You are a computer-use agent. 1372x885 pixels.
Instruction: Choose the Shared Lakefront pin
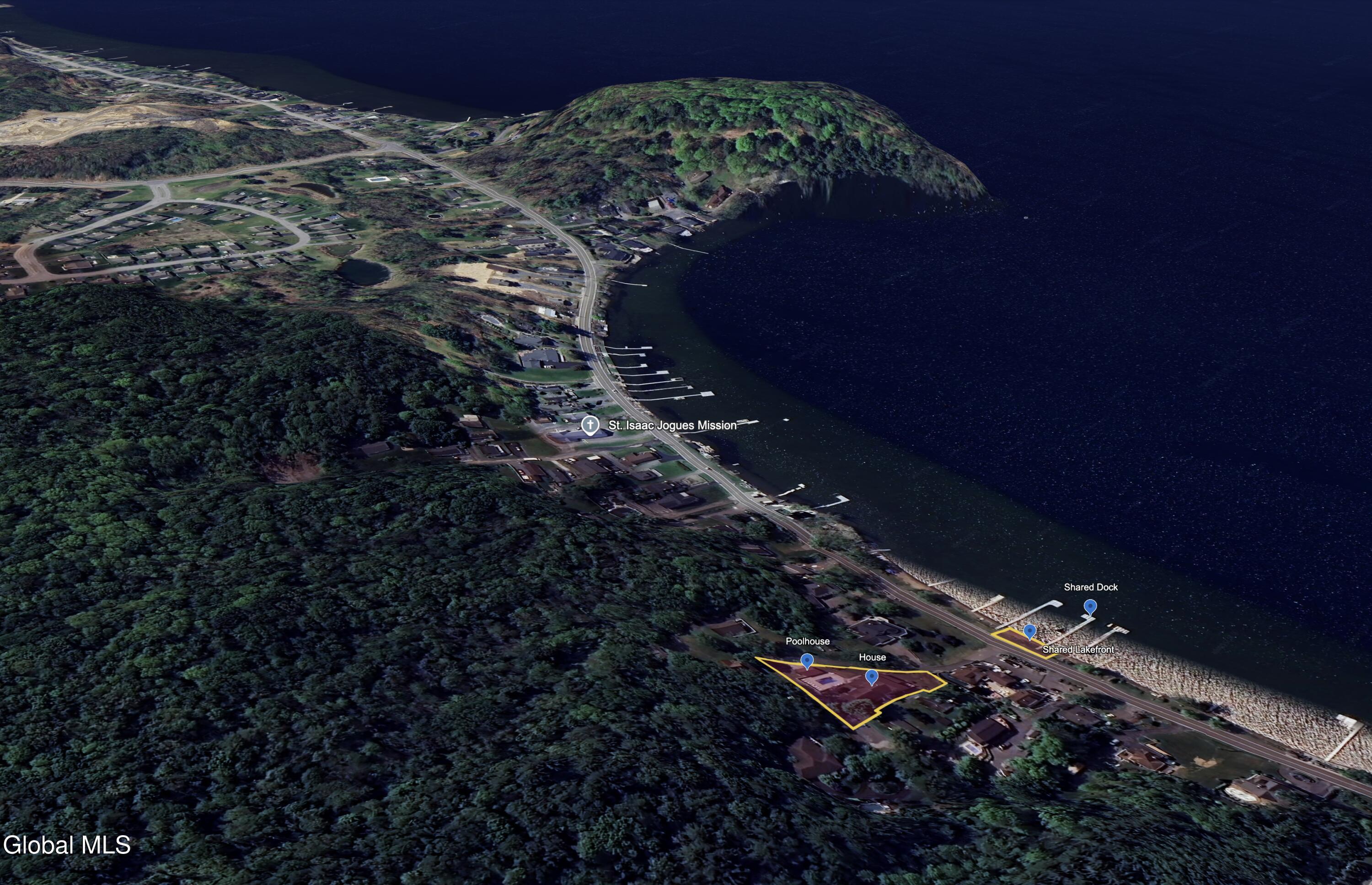pos(1029,632)
